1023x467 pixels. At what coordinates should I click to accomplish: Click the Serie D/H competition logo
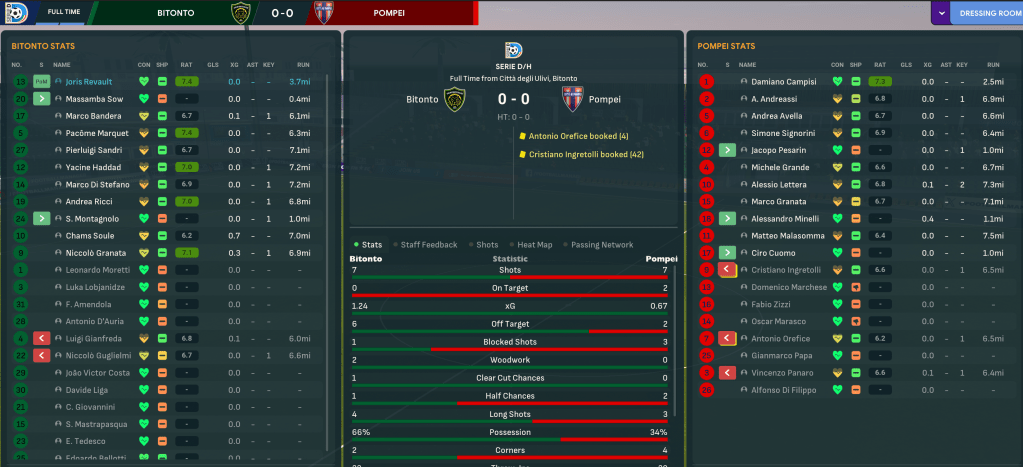(514, 48)
